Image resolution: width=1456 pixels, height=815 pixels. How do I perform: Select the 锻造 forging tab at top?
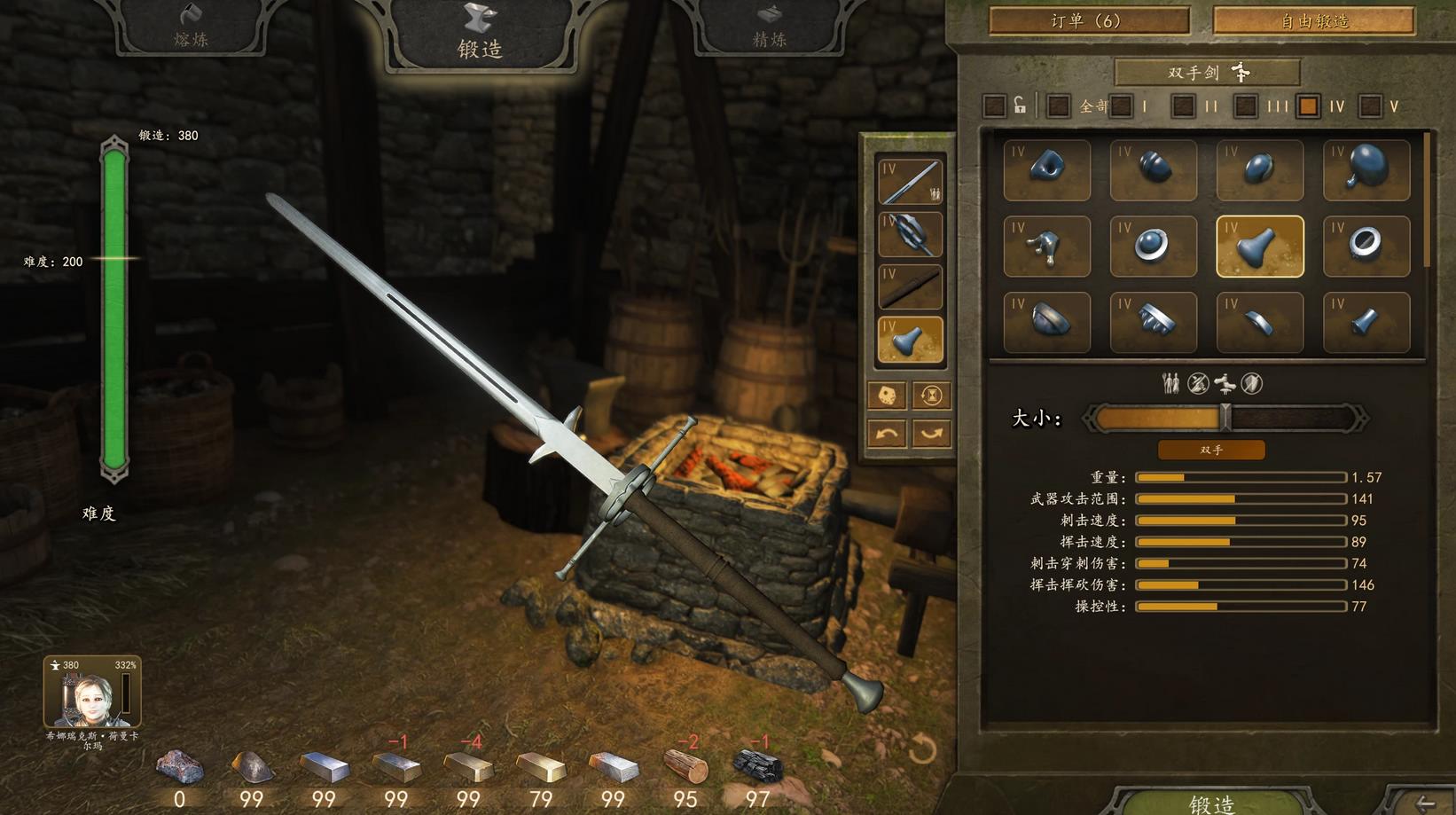[x=480, y=35]
